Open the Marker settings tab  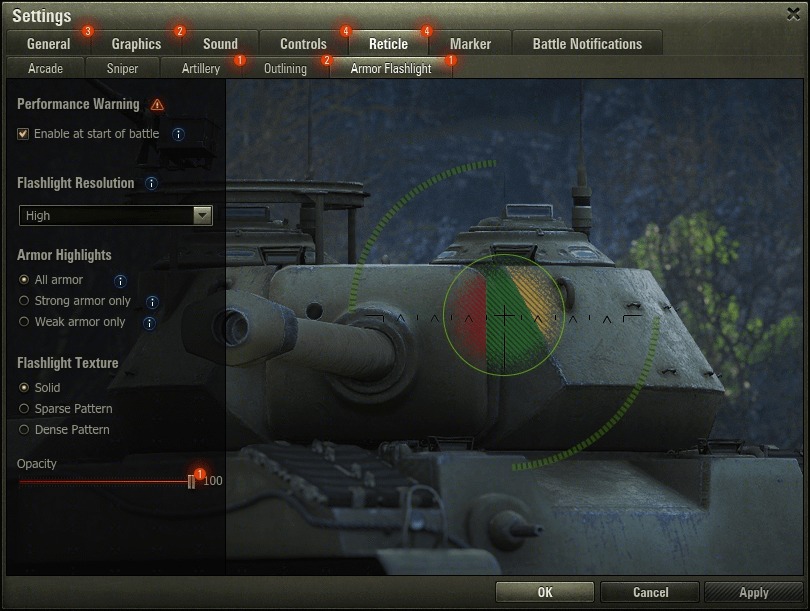coord(470,44)
